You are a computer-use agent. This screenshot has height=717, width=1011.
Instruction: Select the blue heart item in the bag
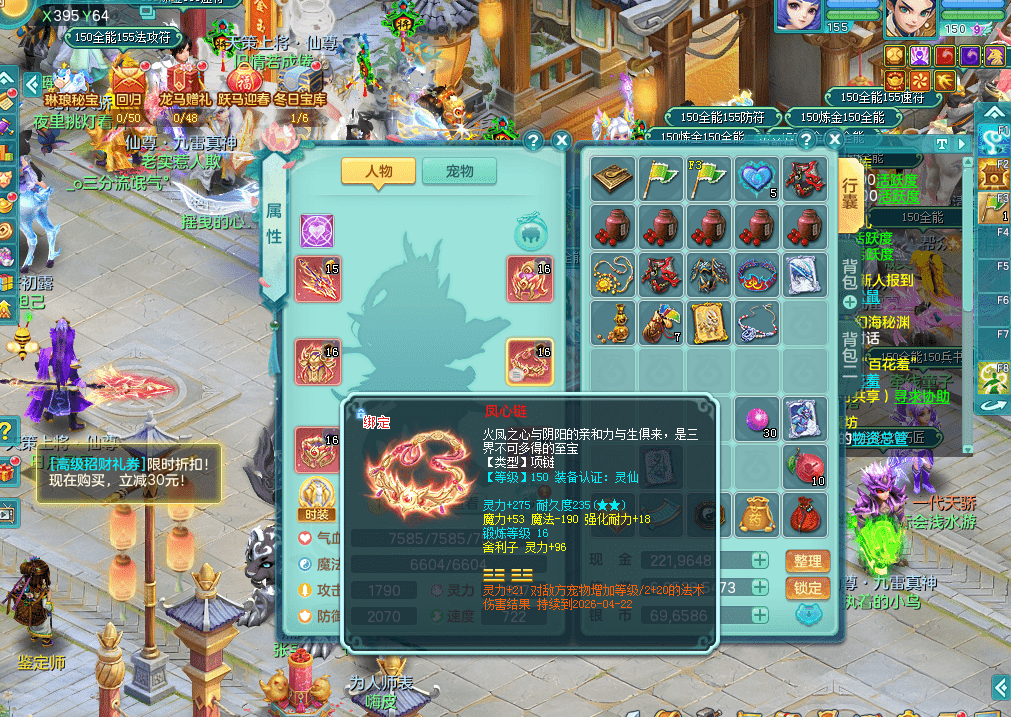click(757, 178)
